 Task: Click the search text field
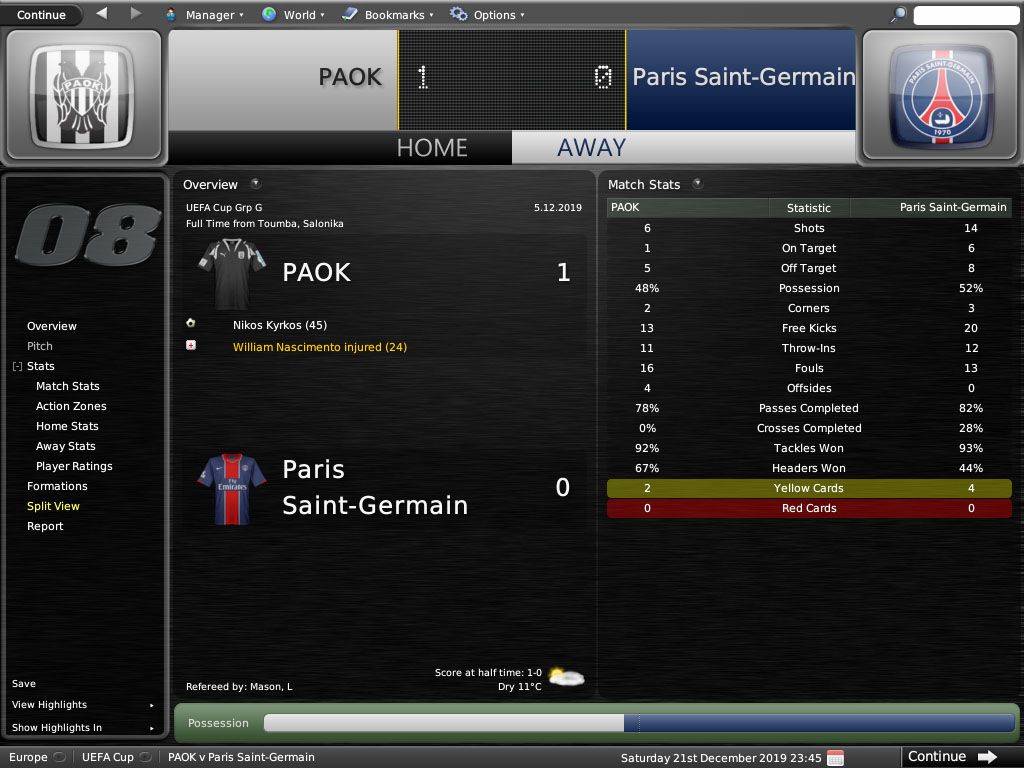[x=965, y=15]
